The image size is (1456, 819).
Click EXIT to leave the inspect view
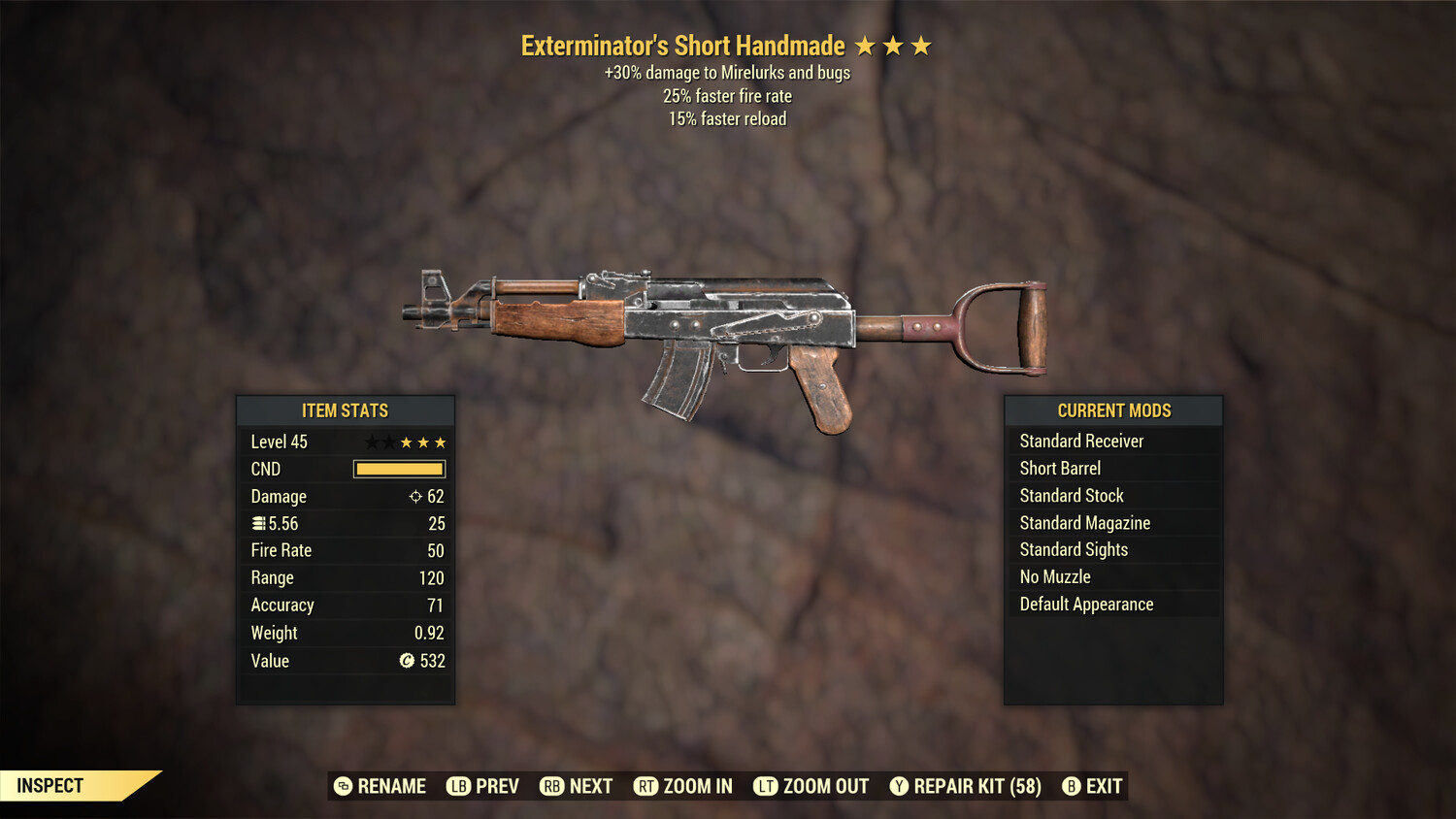click(1102, 786)
